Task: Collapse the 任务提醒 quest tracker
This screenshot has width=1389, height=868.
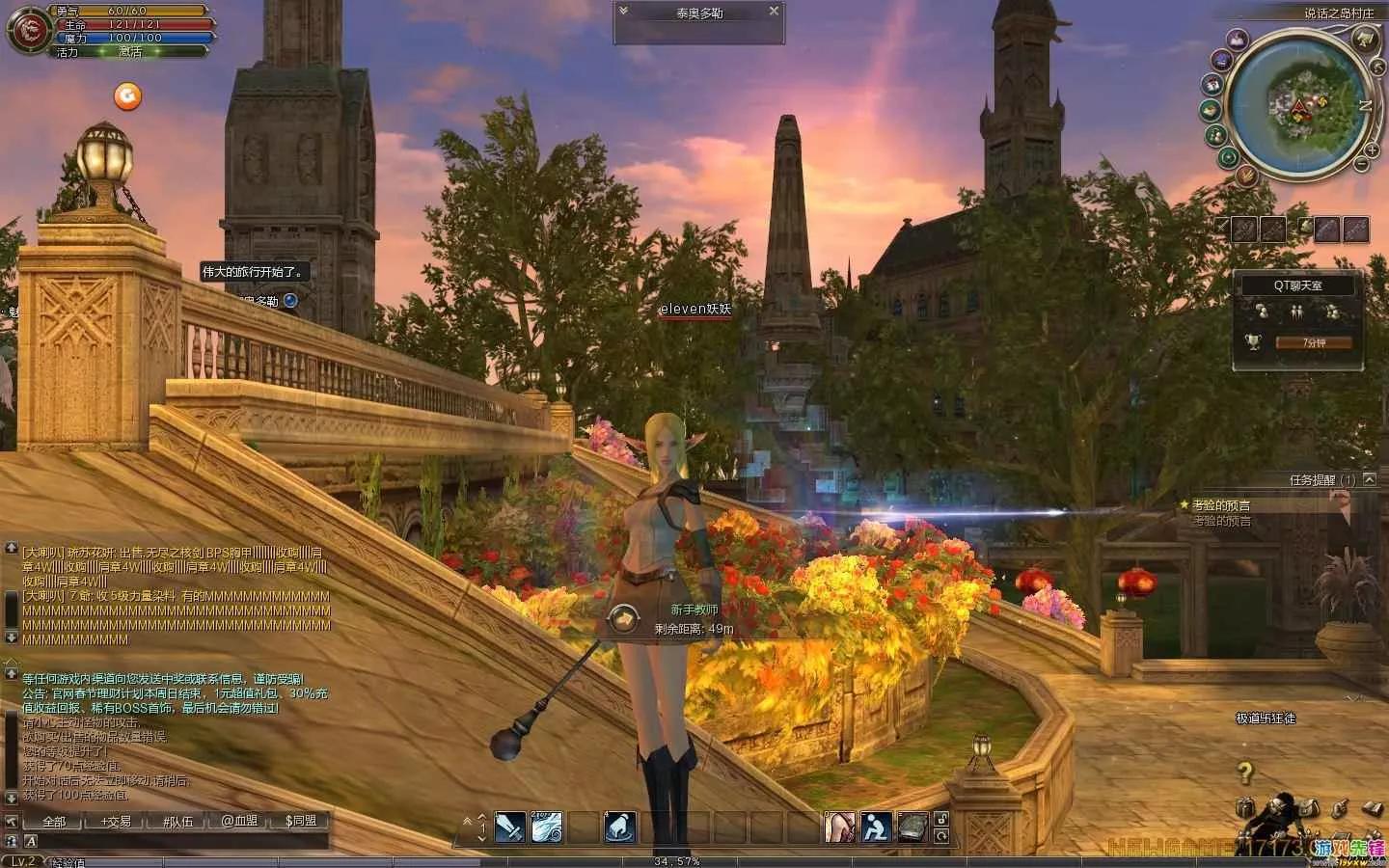Action: pyautogui.click(x=1369, y=479)
